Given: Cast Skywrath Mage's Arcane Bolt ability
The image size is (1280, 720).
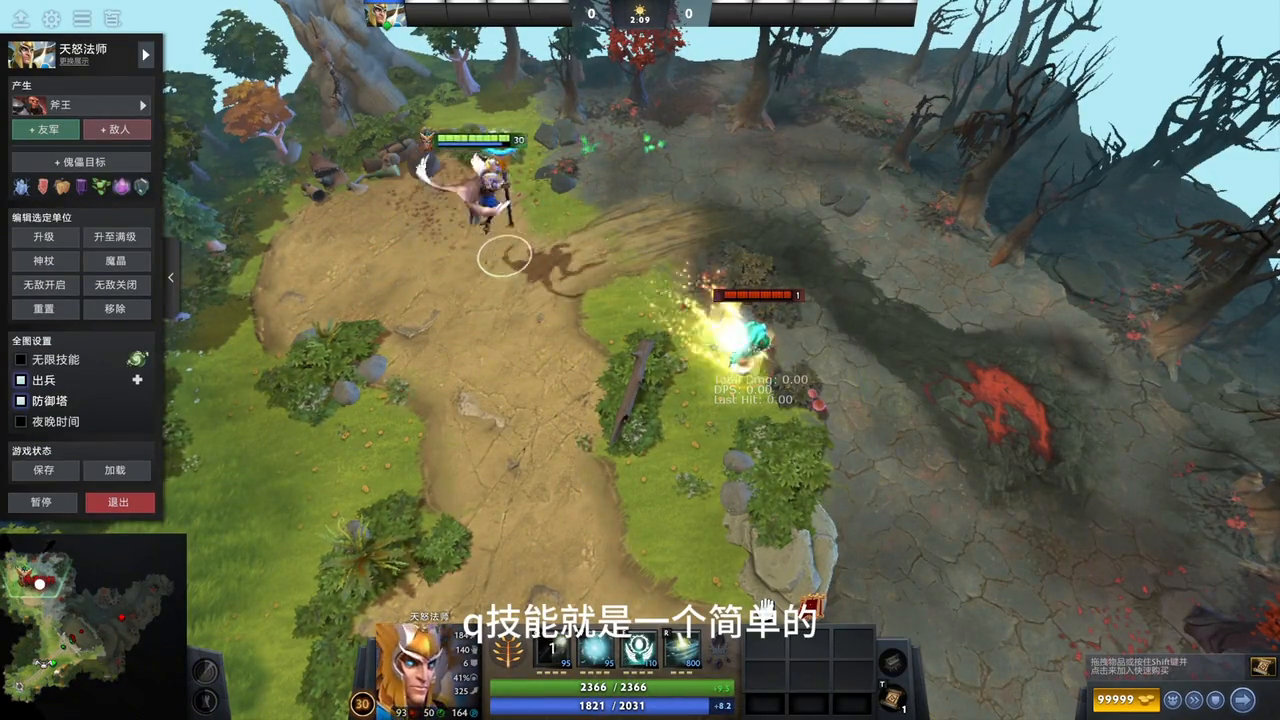Looking at the screenshot, I should point(553,651).
